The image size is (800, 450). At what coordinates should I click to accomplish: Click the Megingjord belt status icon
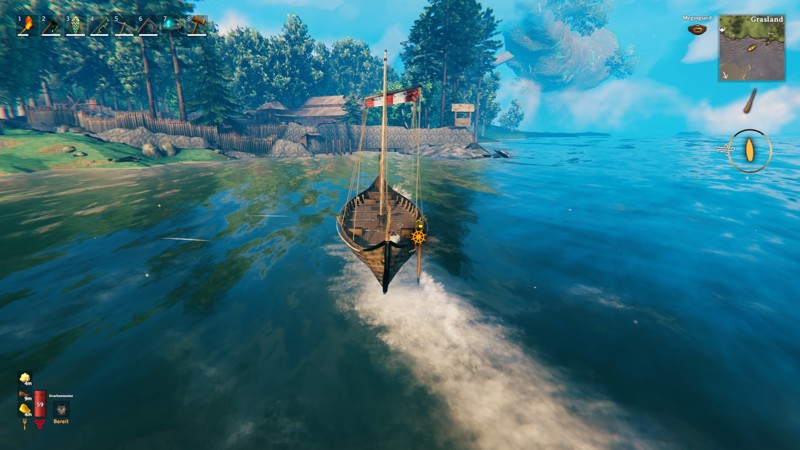[697, 29]
